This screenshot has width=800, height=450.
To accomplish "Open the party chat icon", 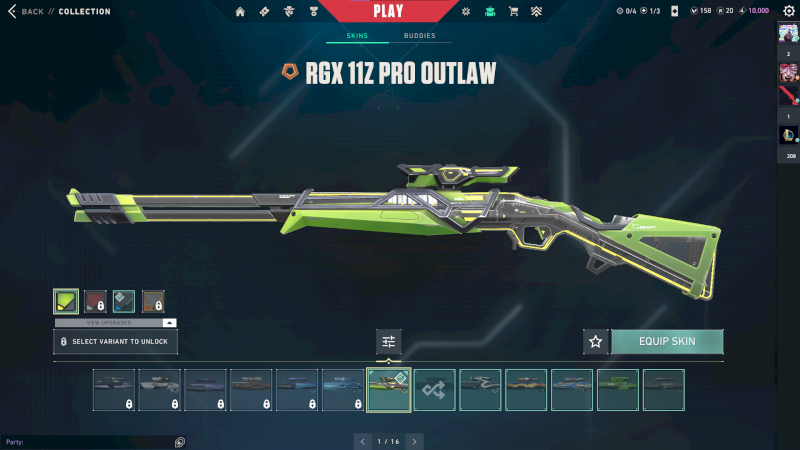I will click(180, 441).
